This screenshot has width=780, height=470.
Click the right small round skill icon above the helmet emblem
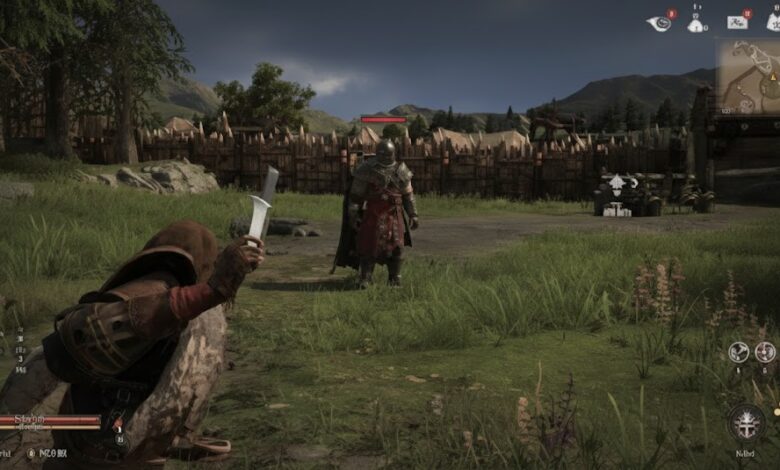765,352
